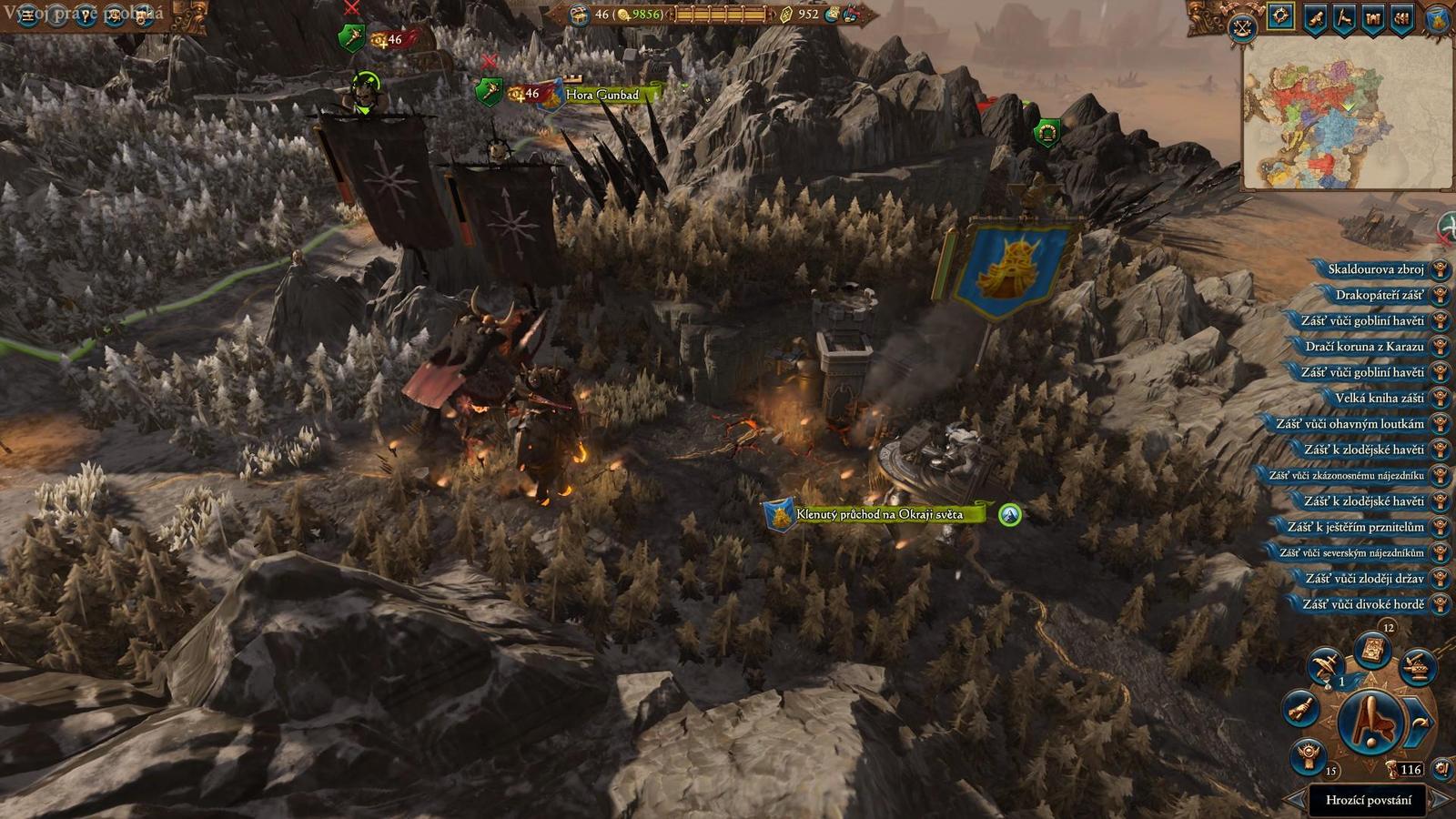Image resolution: width=1456 pixels, height=819 pixels.
Task: Click the crossed axes button beside the minimap
Action: [x=1243, y=28]
